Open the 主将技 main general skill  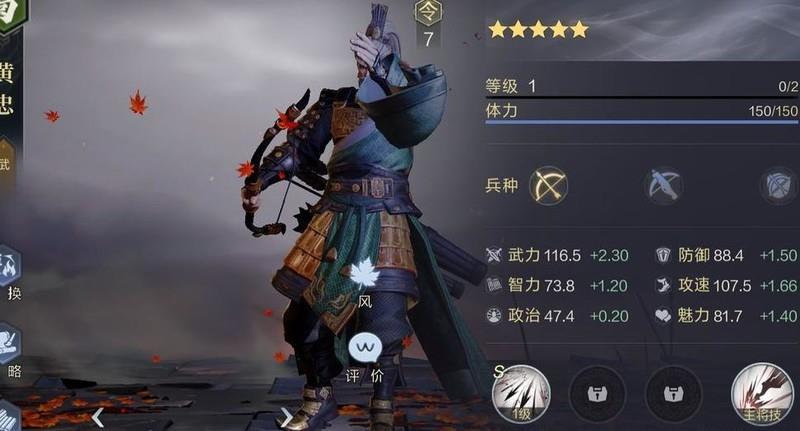pos(762,393)
